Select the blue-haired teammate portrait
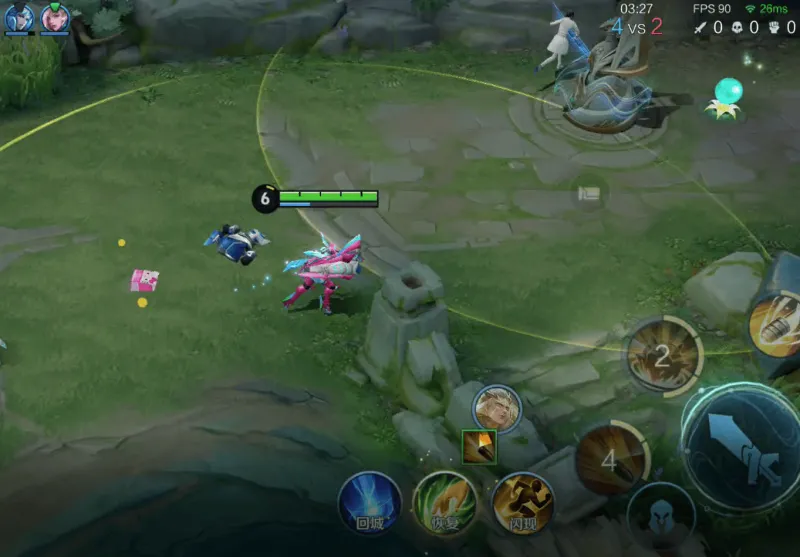This screenshot has height=557, width=800. click(x=19, y=18)
